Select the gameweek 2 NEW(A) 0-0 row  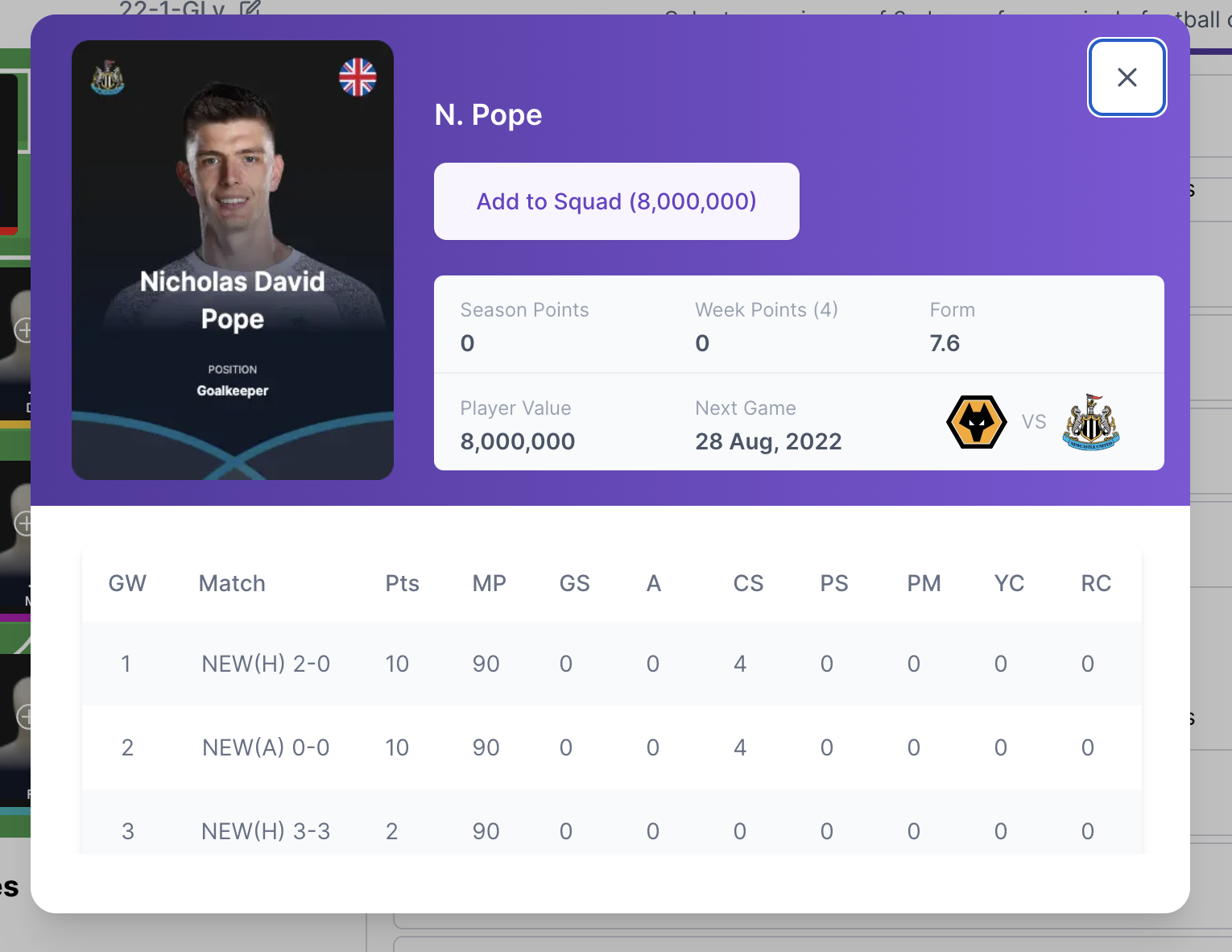pos(611,747)
